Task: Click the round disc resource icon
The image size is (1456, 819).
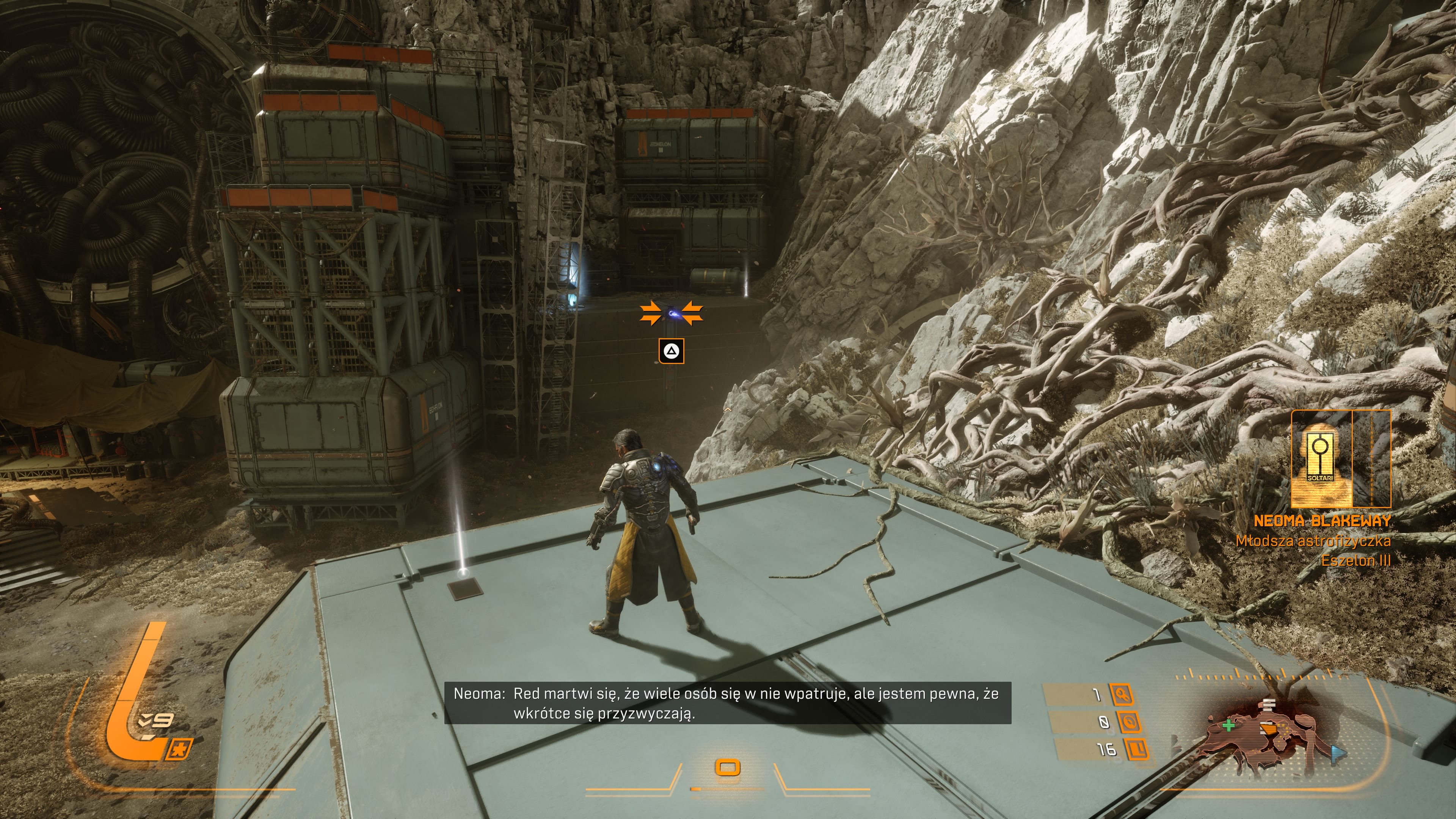Action: click(1128, 722)
